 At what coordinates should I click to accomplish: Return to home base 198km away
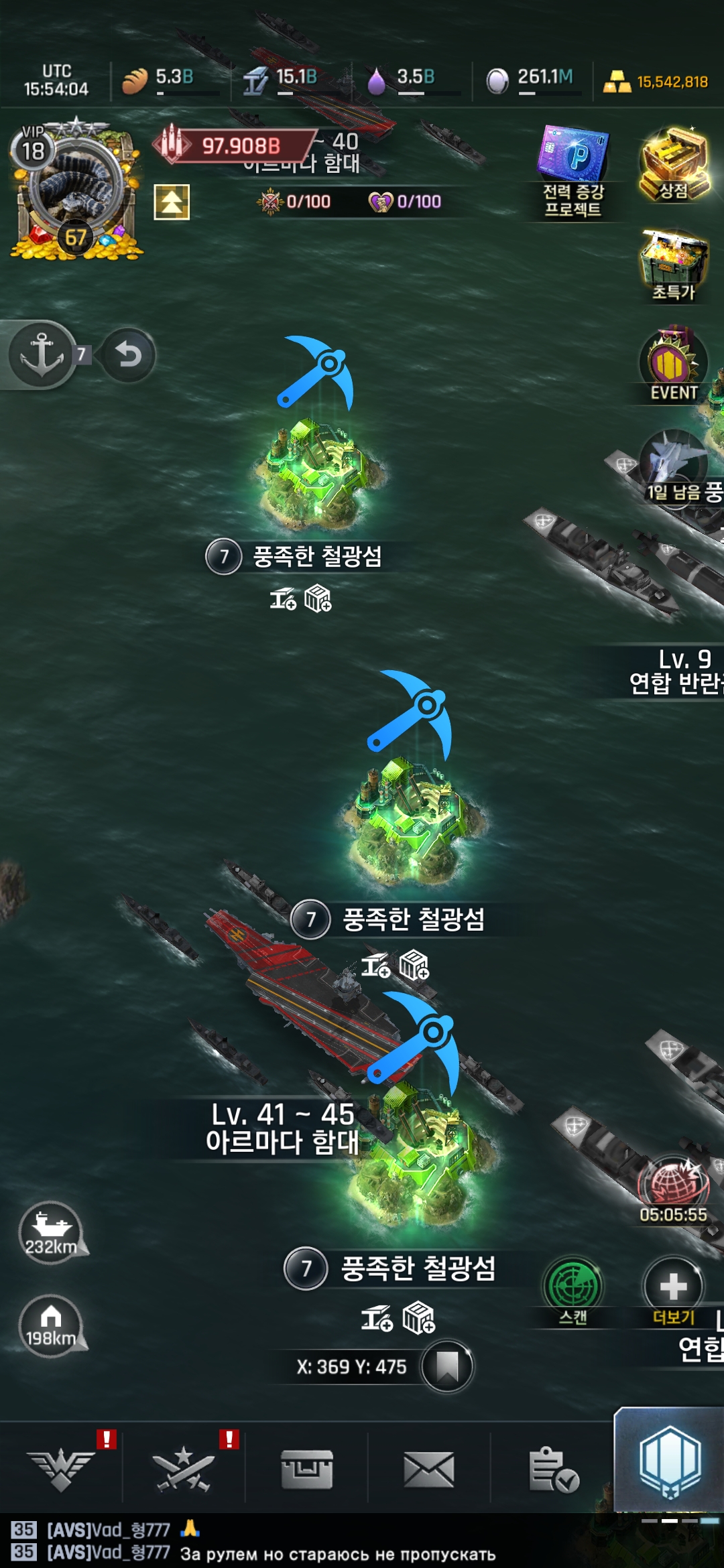[x=51, y=1325]
